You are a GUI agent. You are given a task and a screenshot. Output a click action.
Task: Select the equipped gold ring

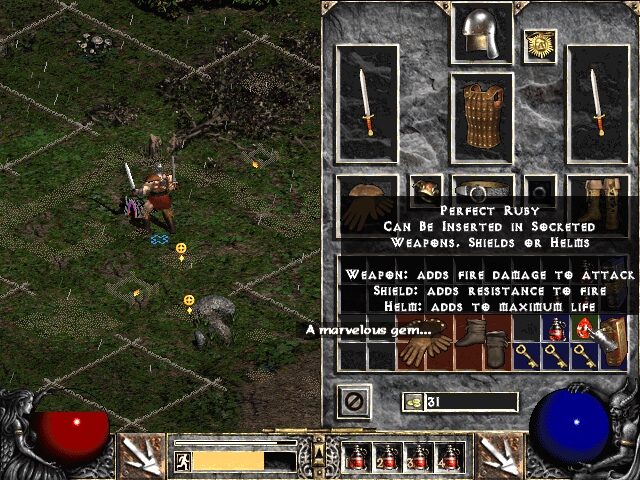426,189
